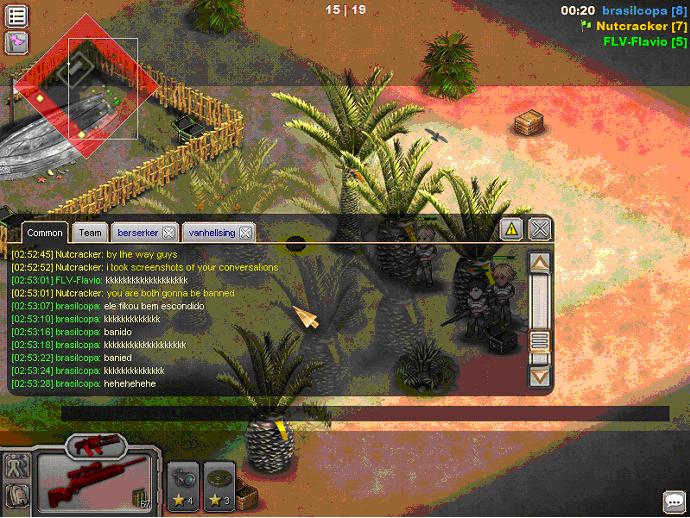690x518 pixels.
Task: Click the yellow warning triangle button
Action: pos(512,229)
